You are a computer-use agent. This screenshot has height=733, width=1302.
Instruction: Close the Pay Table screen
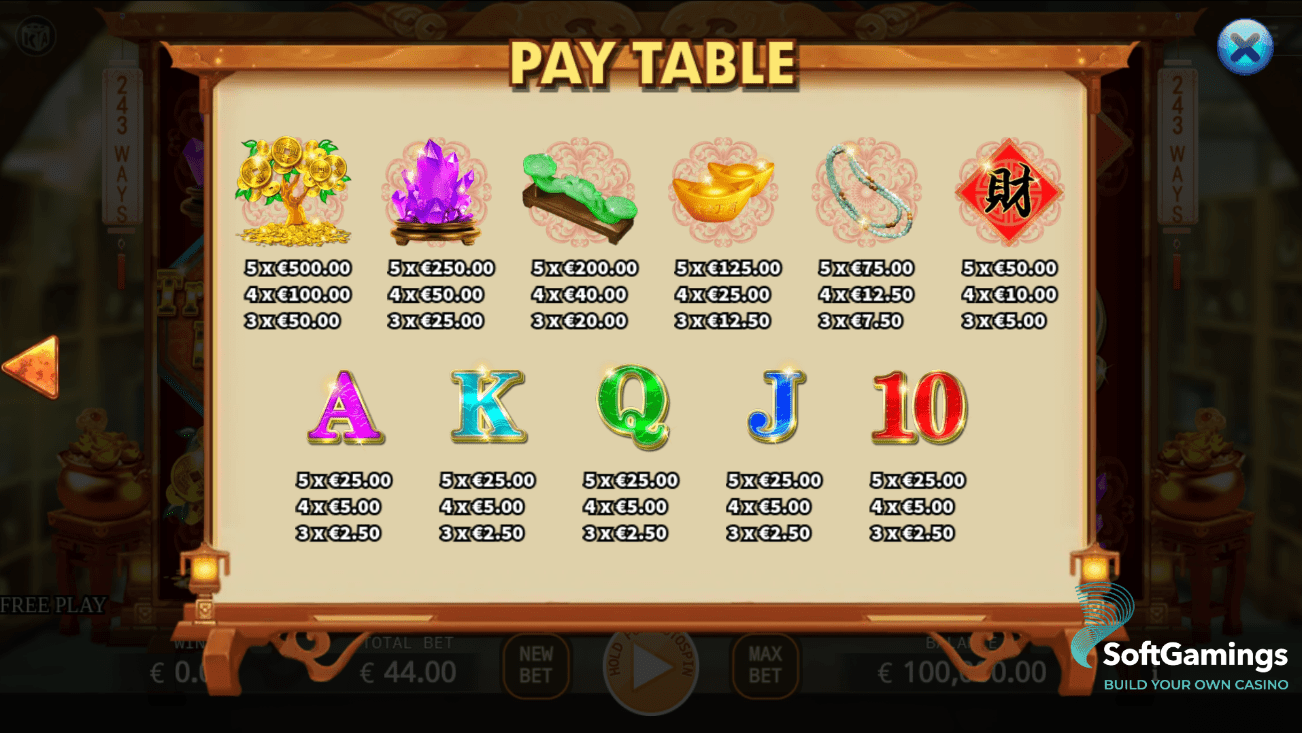pos(1244,46)
